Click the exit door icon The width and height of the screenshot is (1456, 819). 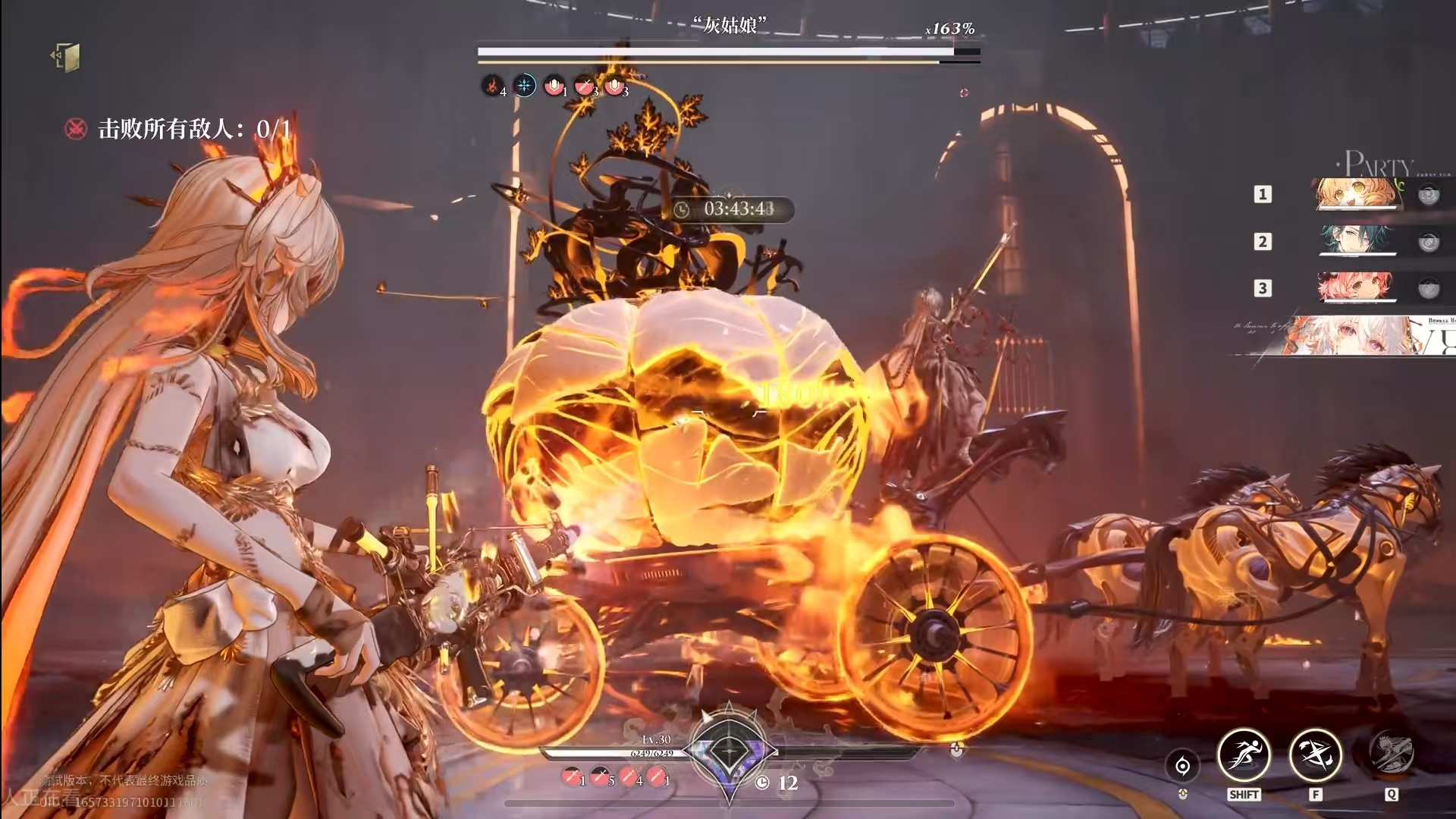point(66,58)
